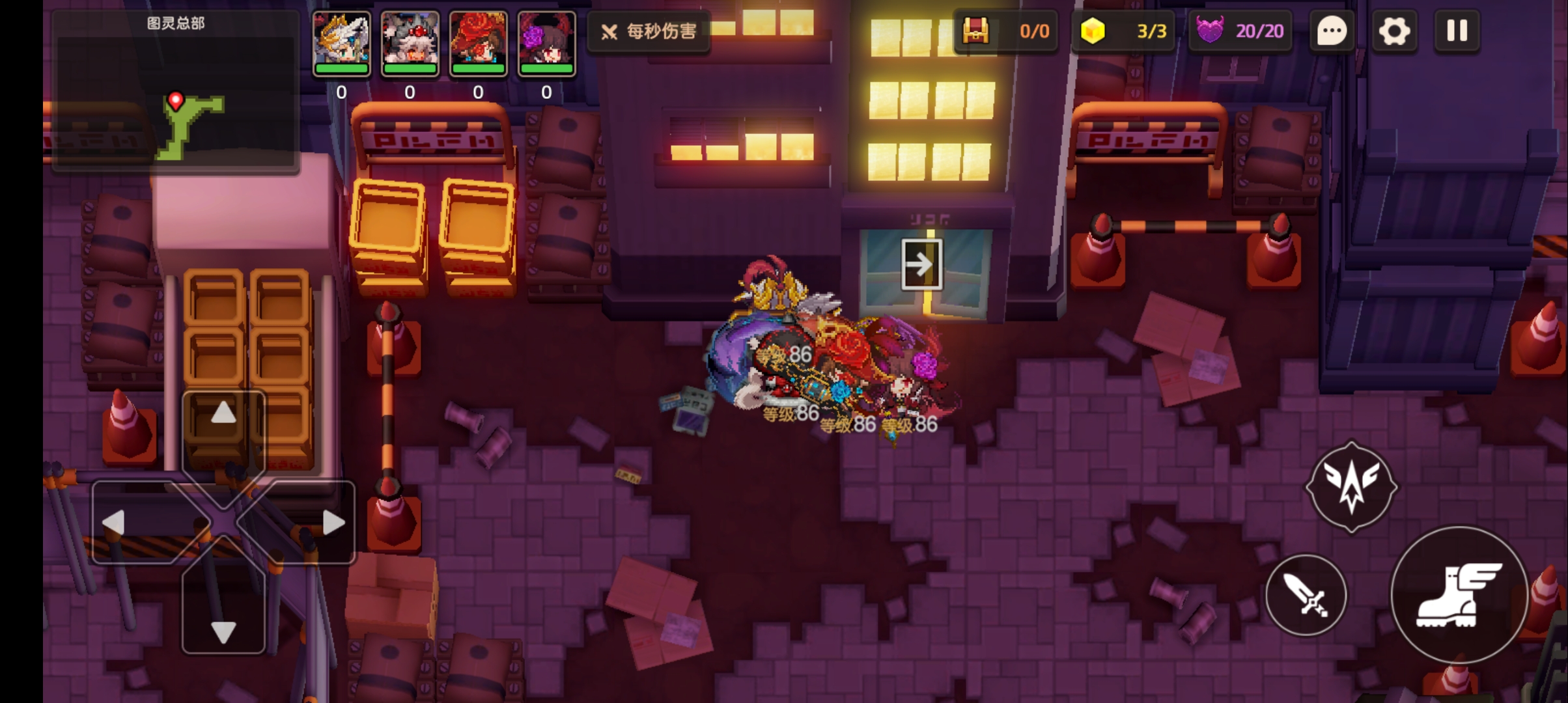Attack with the sword button
Image resolution: width=1568 pixels, height=703 pixels.
tap(1306, 595)
